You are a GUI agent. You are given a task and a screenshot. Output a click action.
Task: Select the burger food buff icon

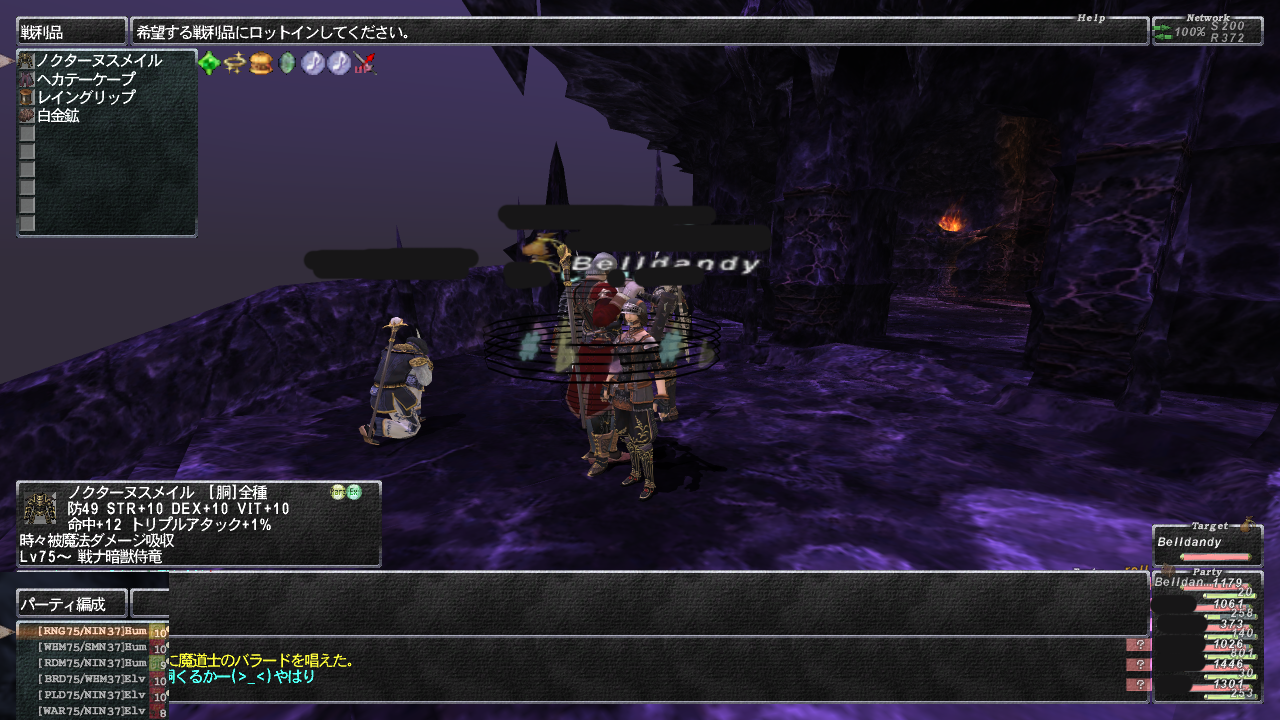pos(261,64)
